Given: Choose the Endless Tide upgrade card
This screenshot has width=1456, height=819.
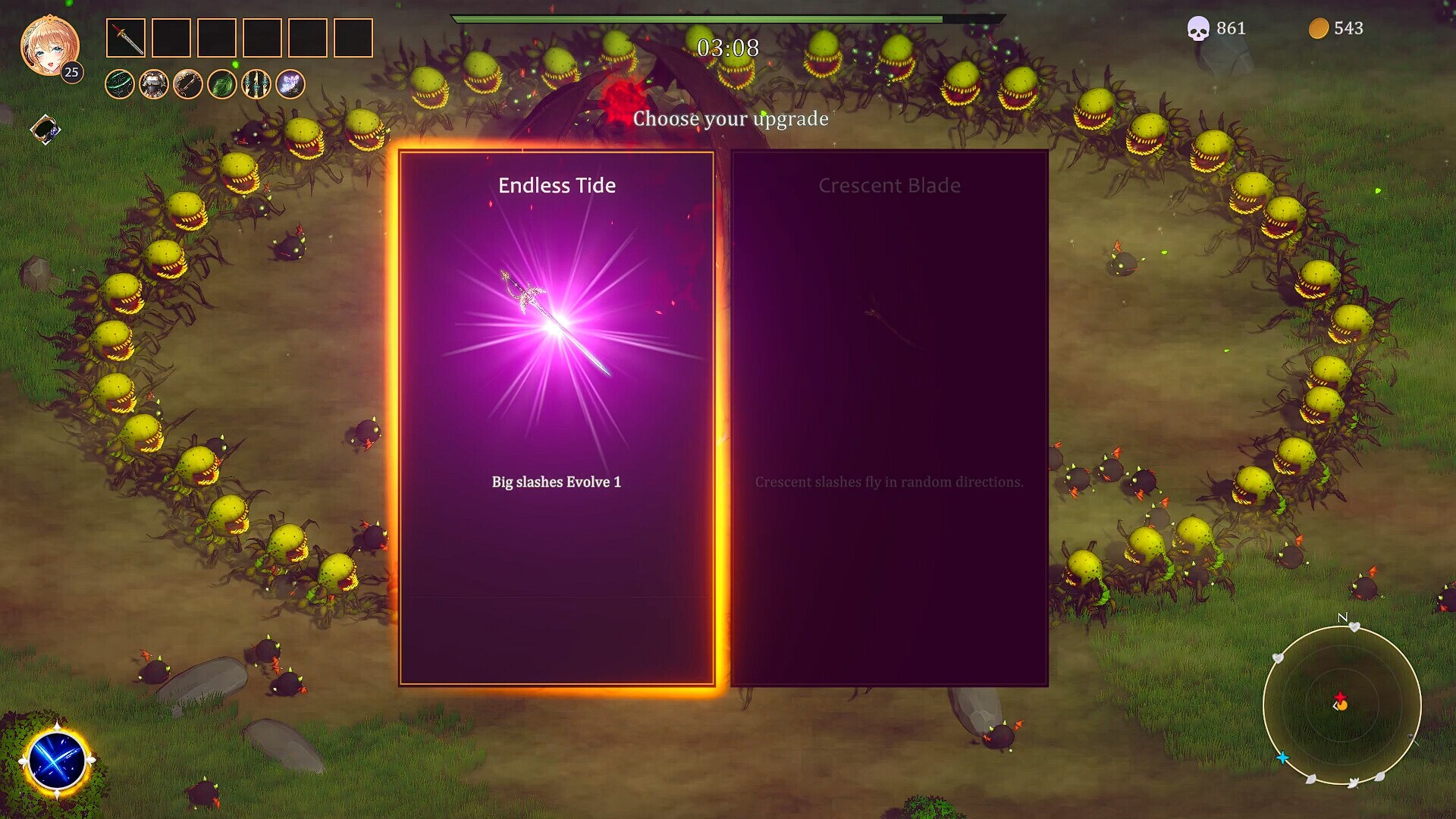Looking at the screenshot, I should [x=556, y=417].
